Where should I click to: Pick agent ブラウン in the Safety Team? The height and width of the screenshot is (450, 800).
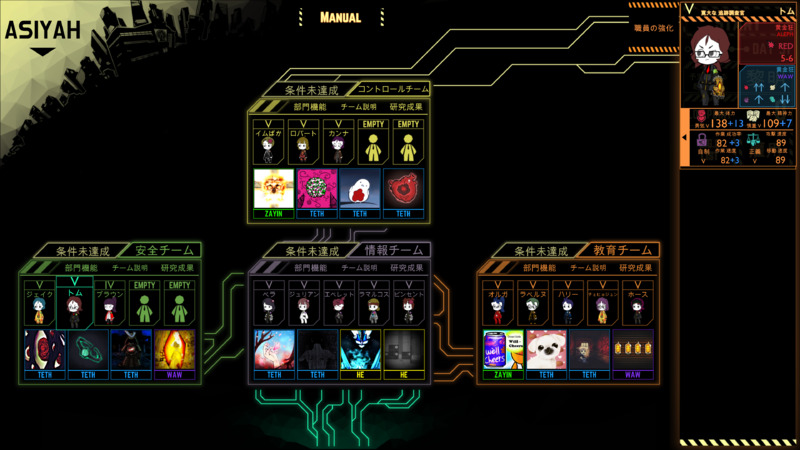(x=110, y=304)
